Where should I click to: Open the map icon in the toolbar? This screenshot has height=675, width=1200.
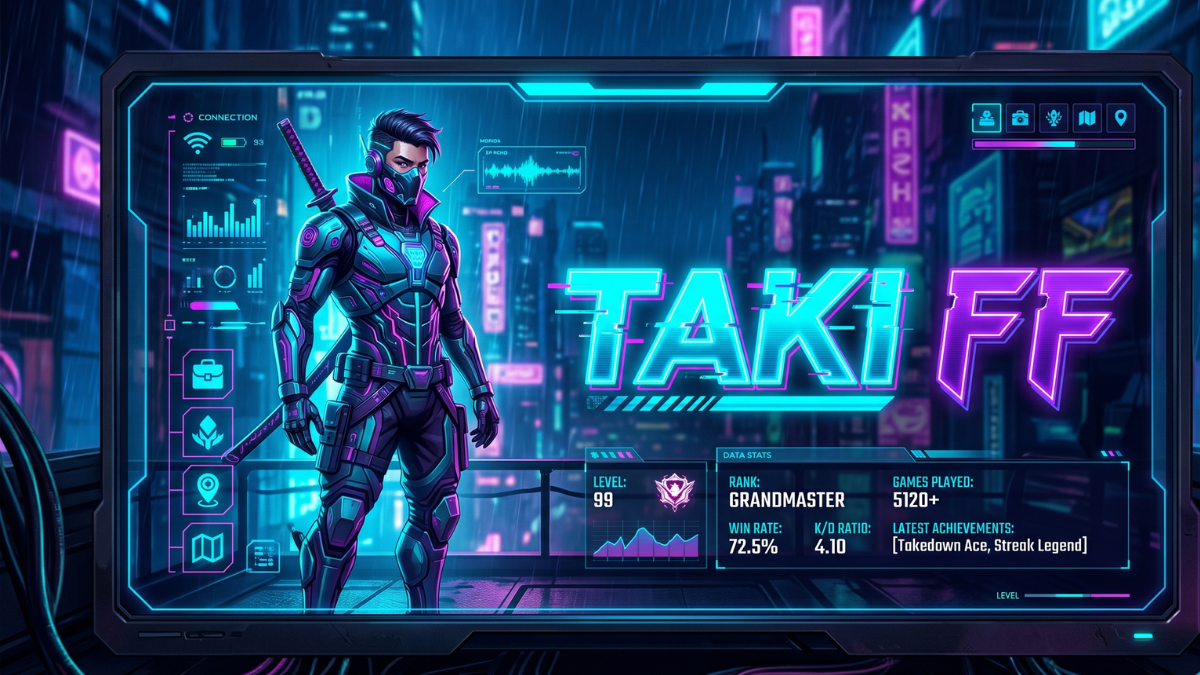click(1087, 118)
